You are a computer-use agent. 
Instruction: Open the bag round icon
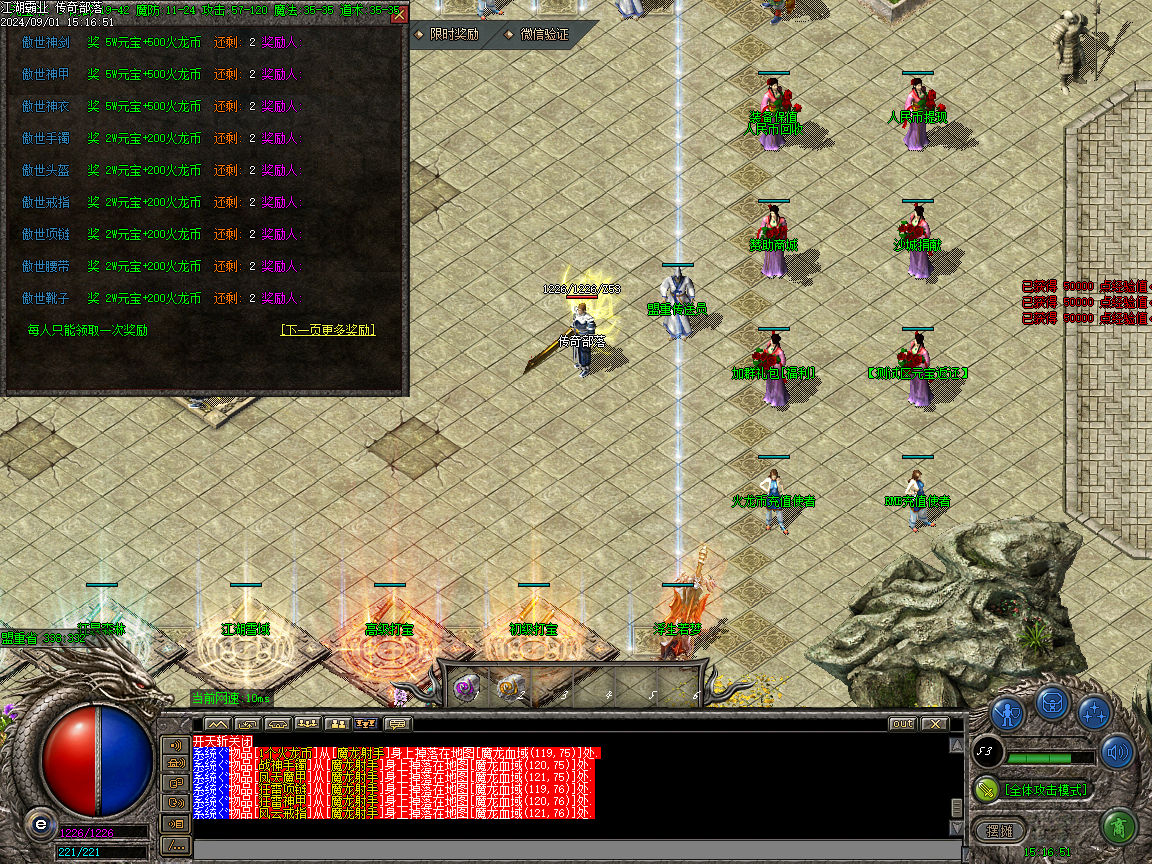pos(1052,702)
